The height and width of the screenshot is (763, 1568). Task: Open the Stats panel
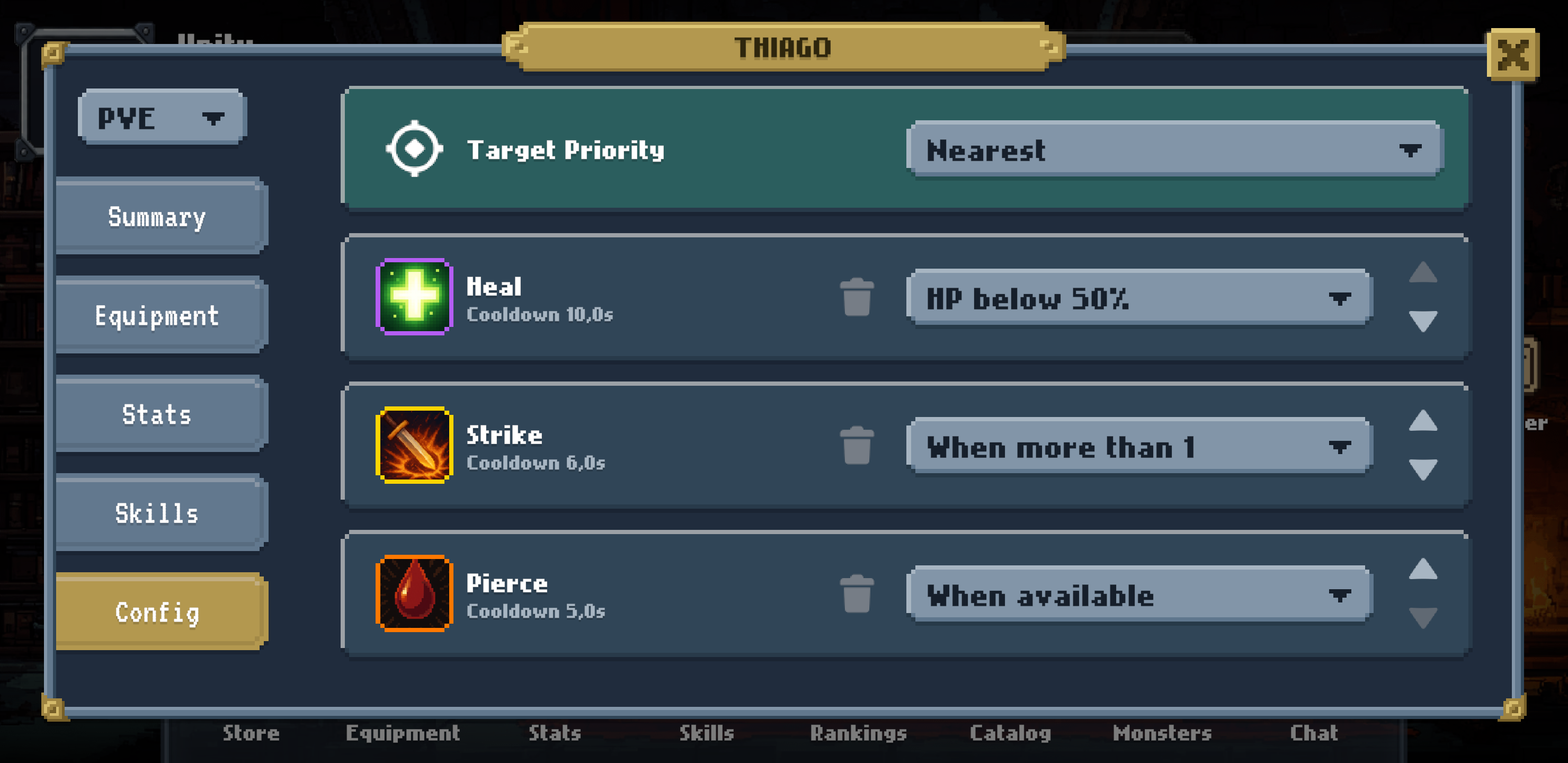158,414
